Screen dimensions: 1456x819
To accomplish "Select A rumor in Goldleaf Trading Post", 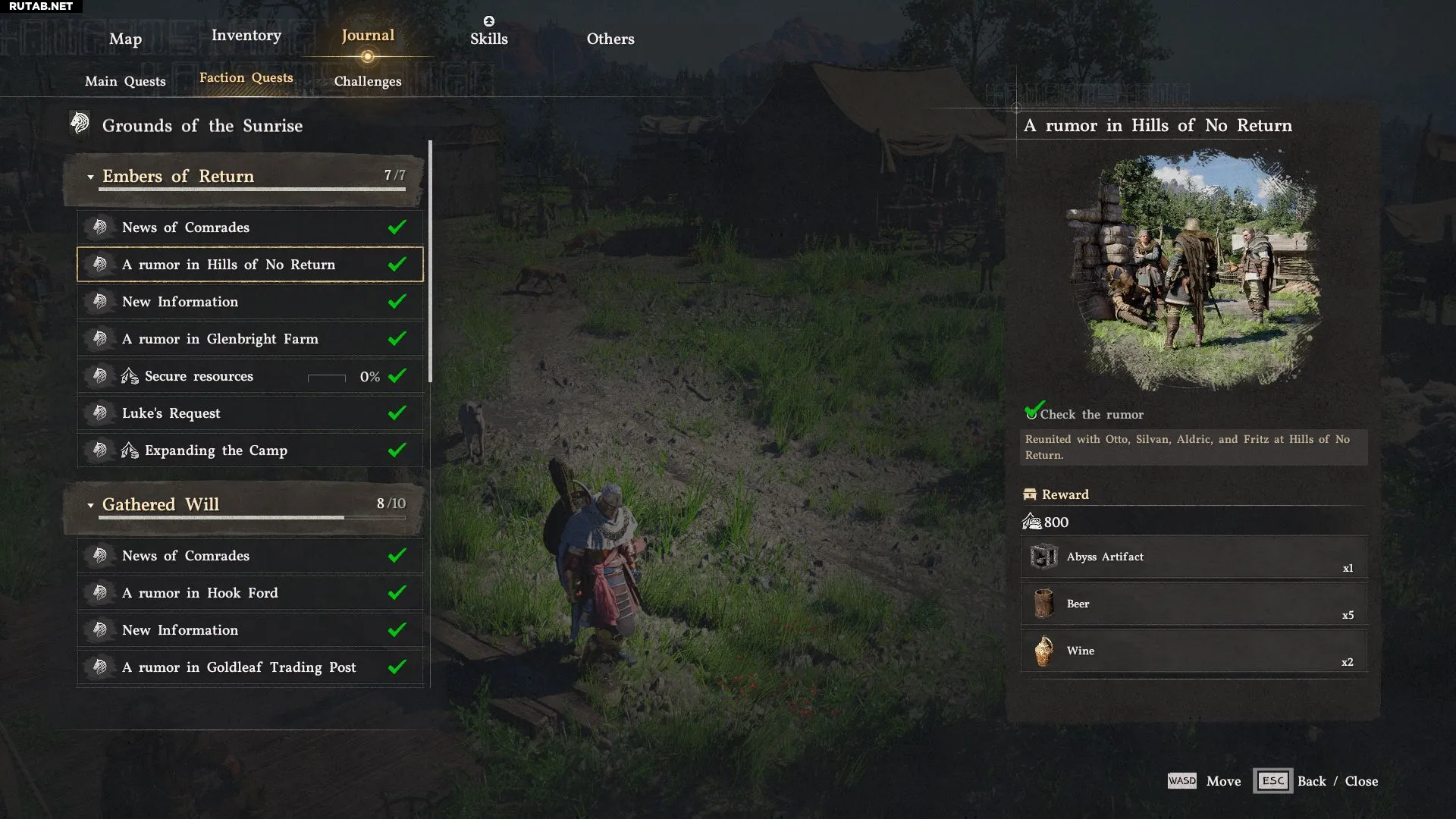I will click(250, 667).
